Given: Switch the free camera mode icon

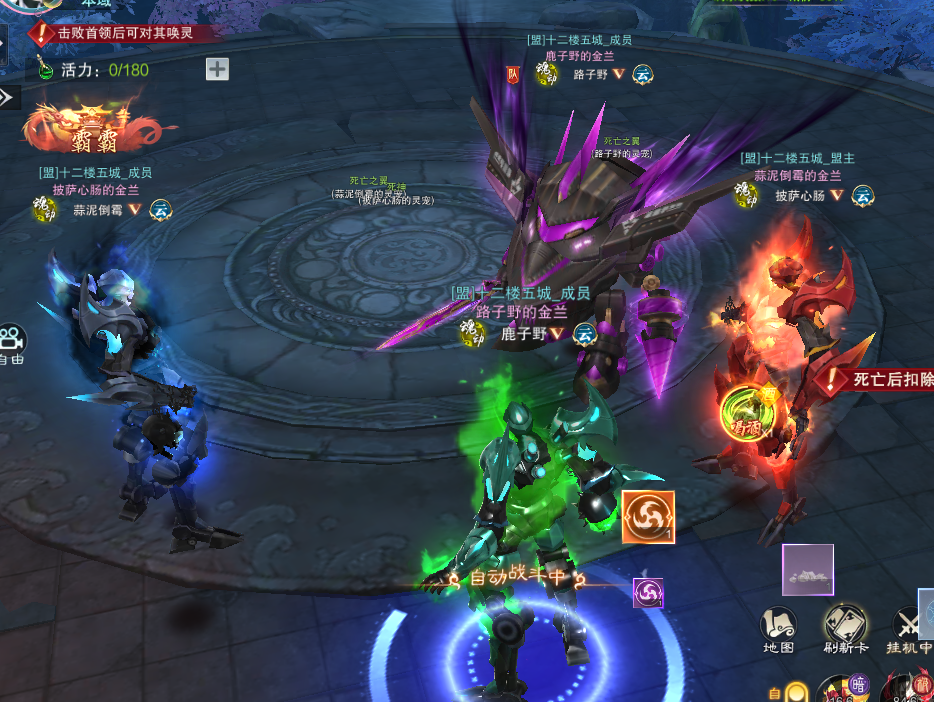Looking at the screenshot, I should 12,340.
